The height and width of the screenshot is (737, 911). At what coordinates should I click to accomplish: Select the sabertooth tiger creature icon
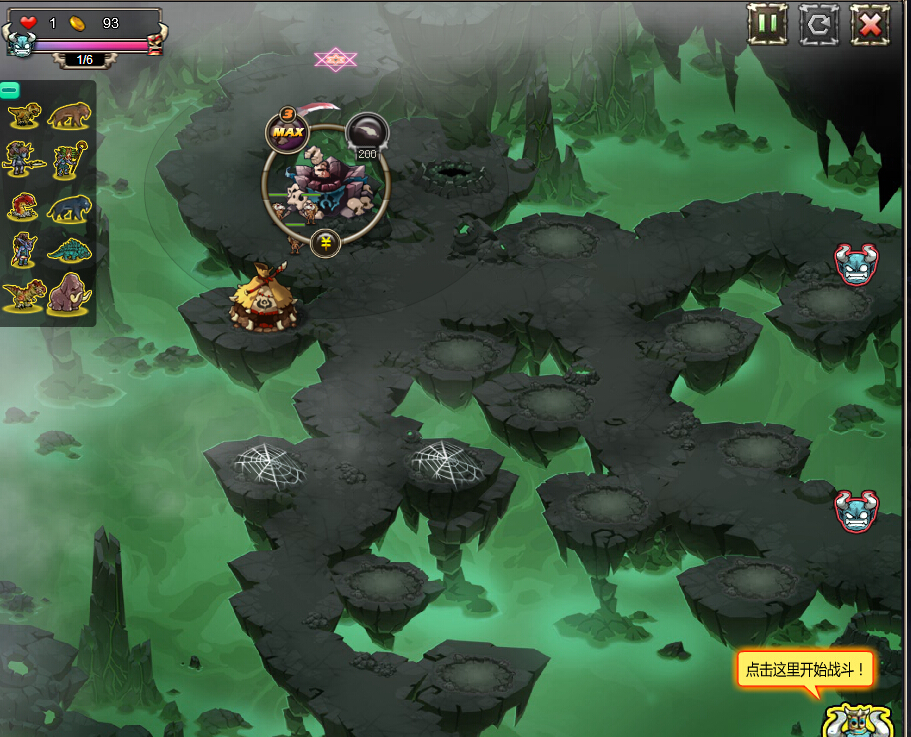point(69,115)
